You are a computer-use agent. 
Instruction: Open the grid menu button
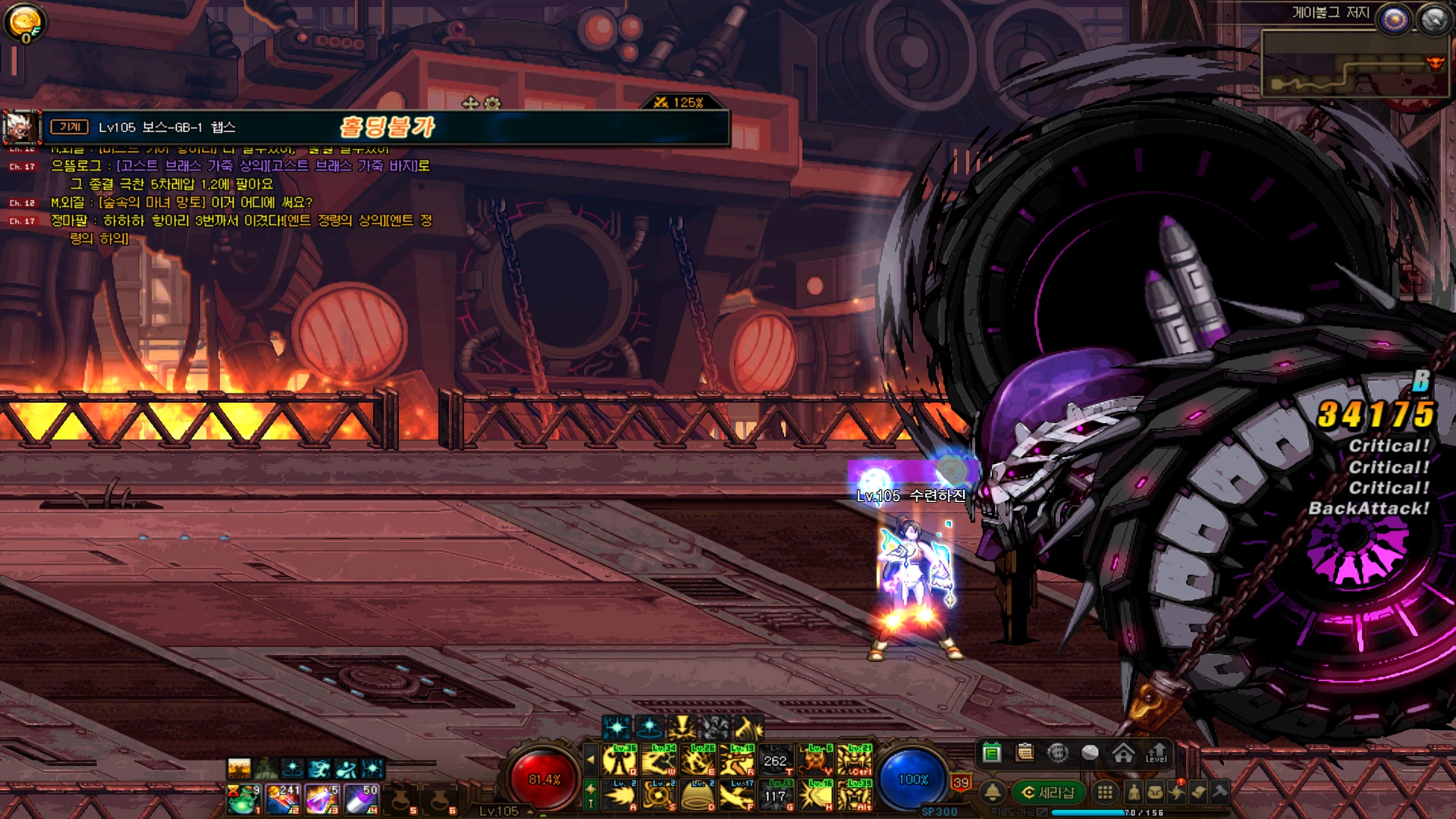(x=1105, y=792)
